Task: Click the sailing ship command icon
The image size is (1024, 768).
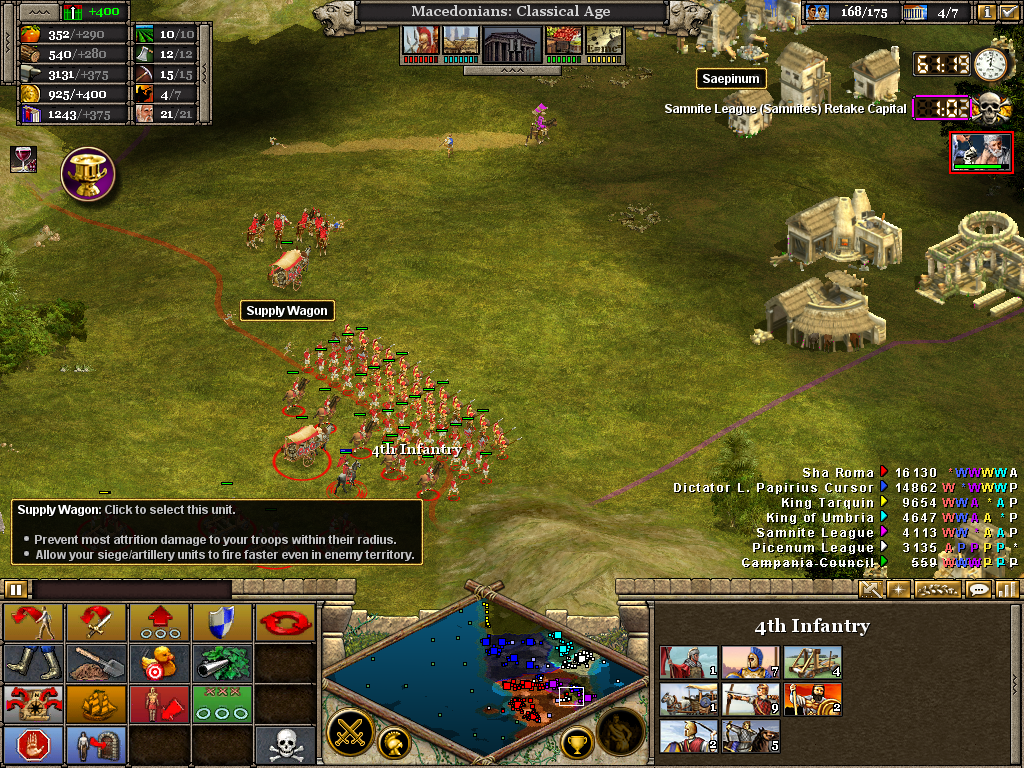Action: [96, 703]
